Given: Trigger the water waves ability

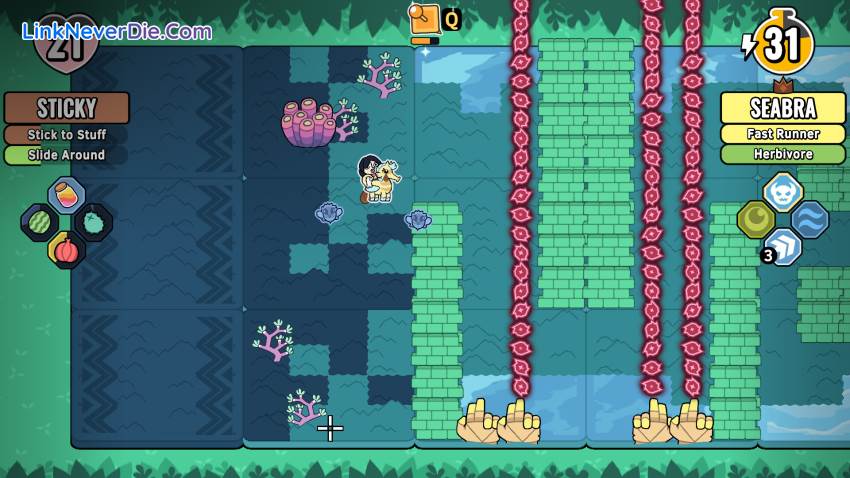Looking at the screenshot, I should coord(810,219).
